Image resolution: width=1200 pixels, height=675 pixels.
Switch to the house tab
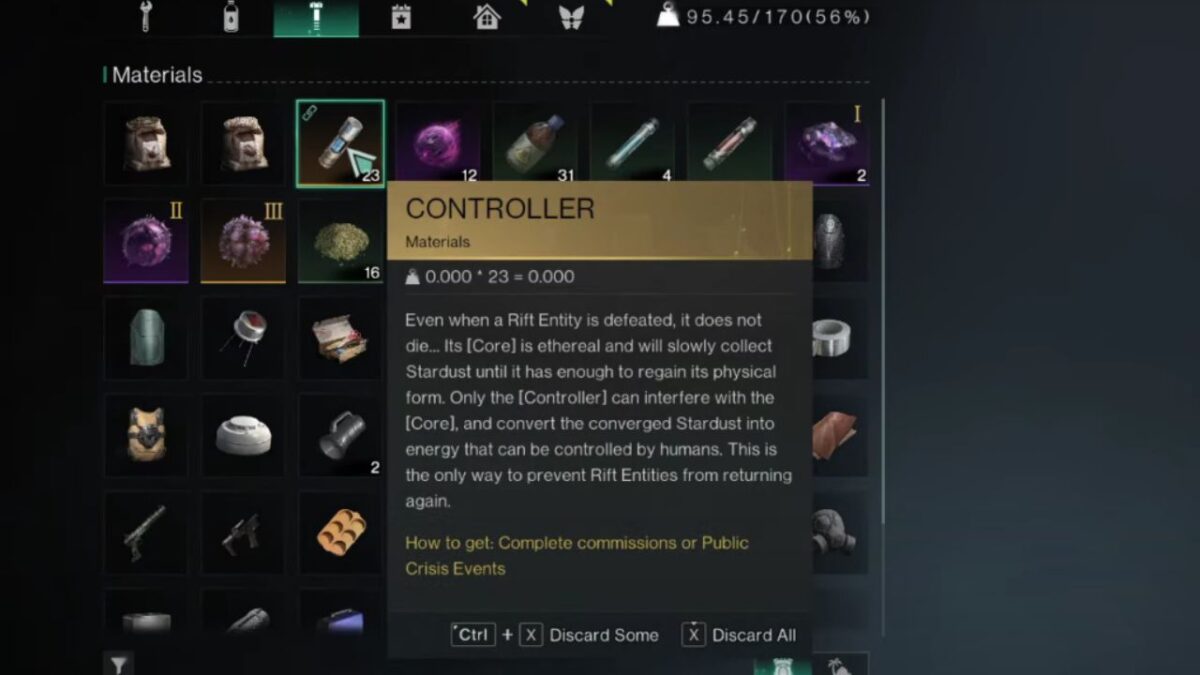[x=487, y=17]
